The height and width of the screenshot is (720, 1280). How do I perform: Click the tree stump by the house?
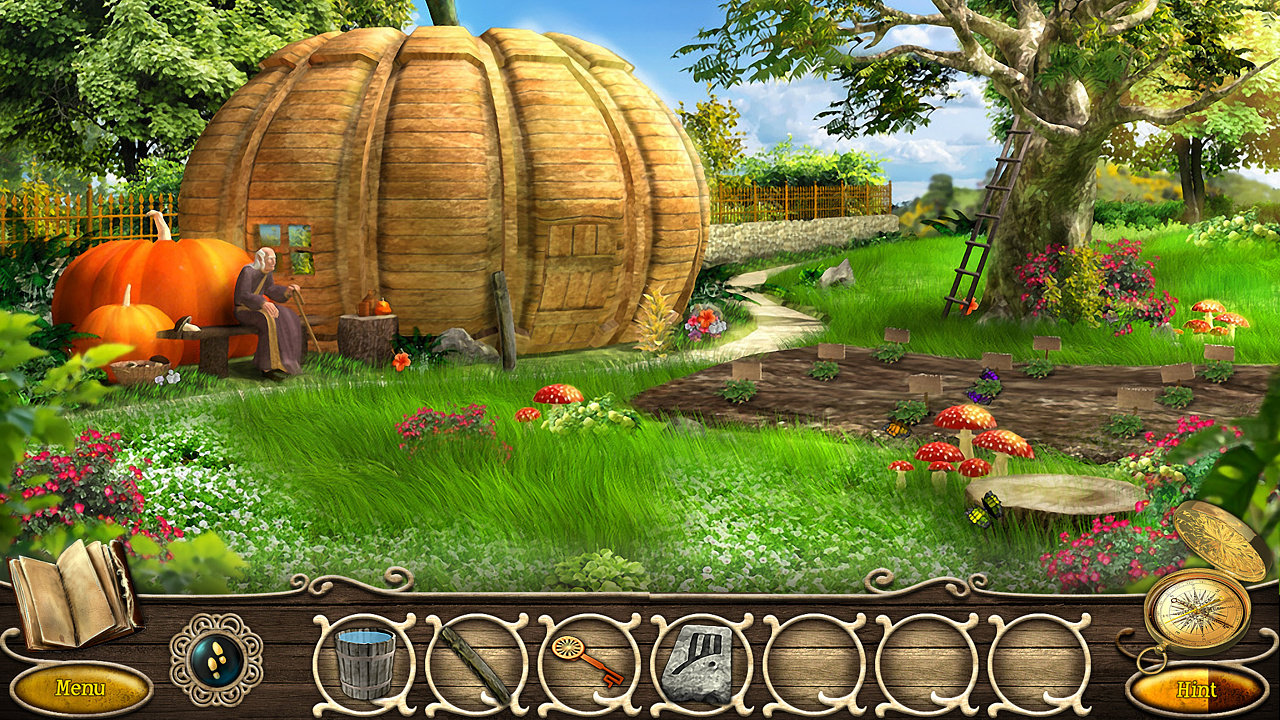click(x=370, y=330)
